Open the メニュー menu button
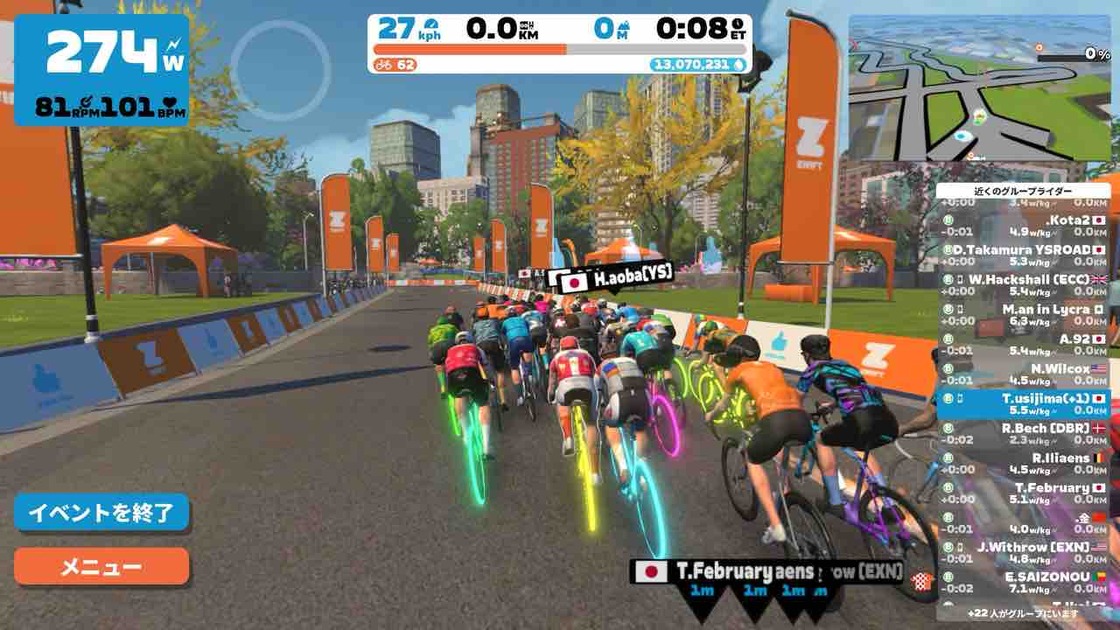Image resolution: width=1120 pixels, height=630 pixels. pos(101,567)
